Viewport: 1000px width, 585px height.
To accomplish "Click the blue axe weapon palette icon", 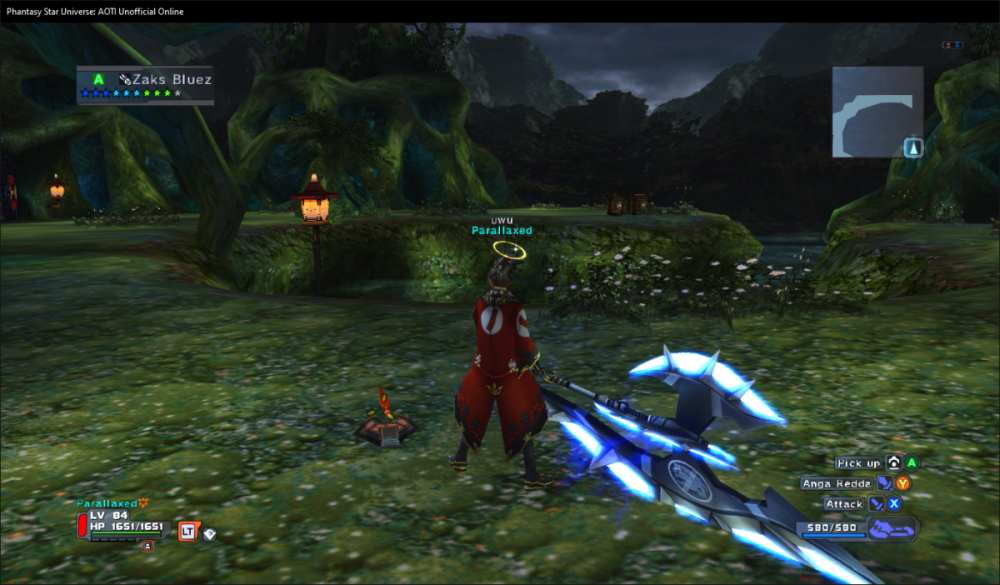I will tap(889, 529).
